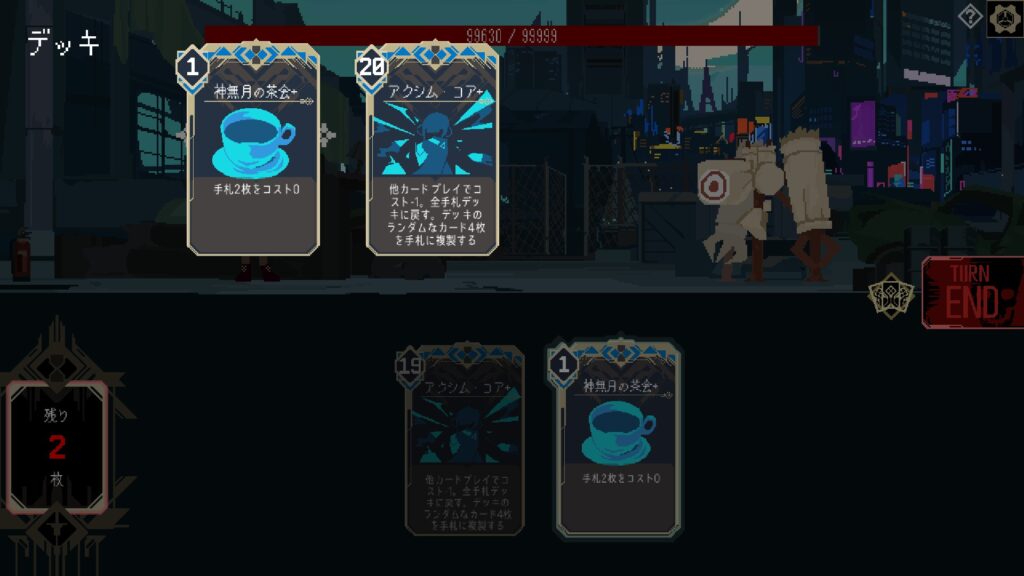The width and height of the screenshot is (1024, 576).
Task: Click the card emblem icon beside TURN END
Action: click(890, 296)
